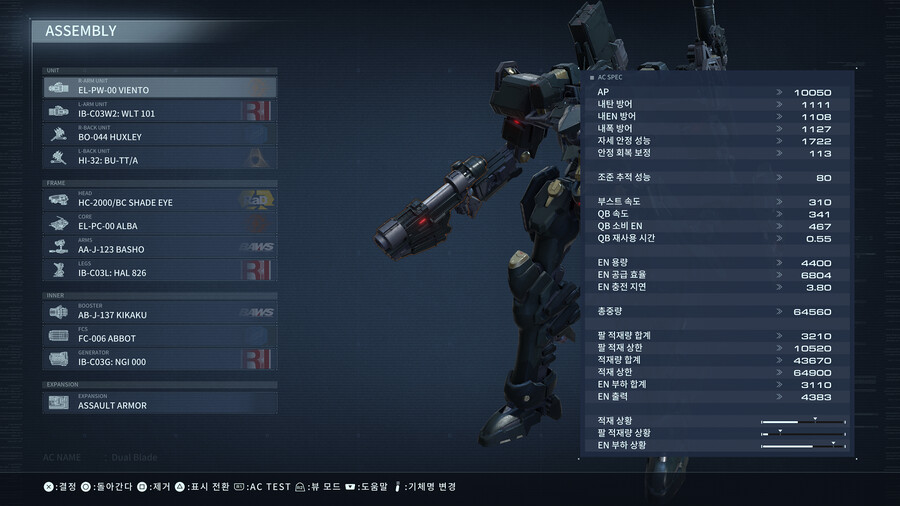Select the ASSAULT ARMOR expansion slot
Viewport: 900px width, 506px height.
coord(160,402)
